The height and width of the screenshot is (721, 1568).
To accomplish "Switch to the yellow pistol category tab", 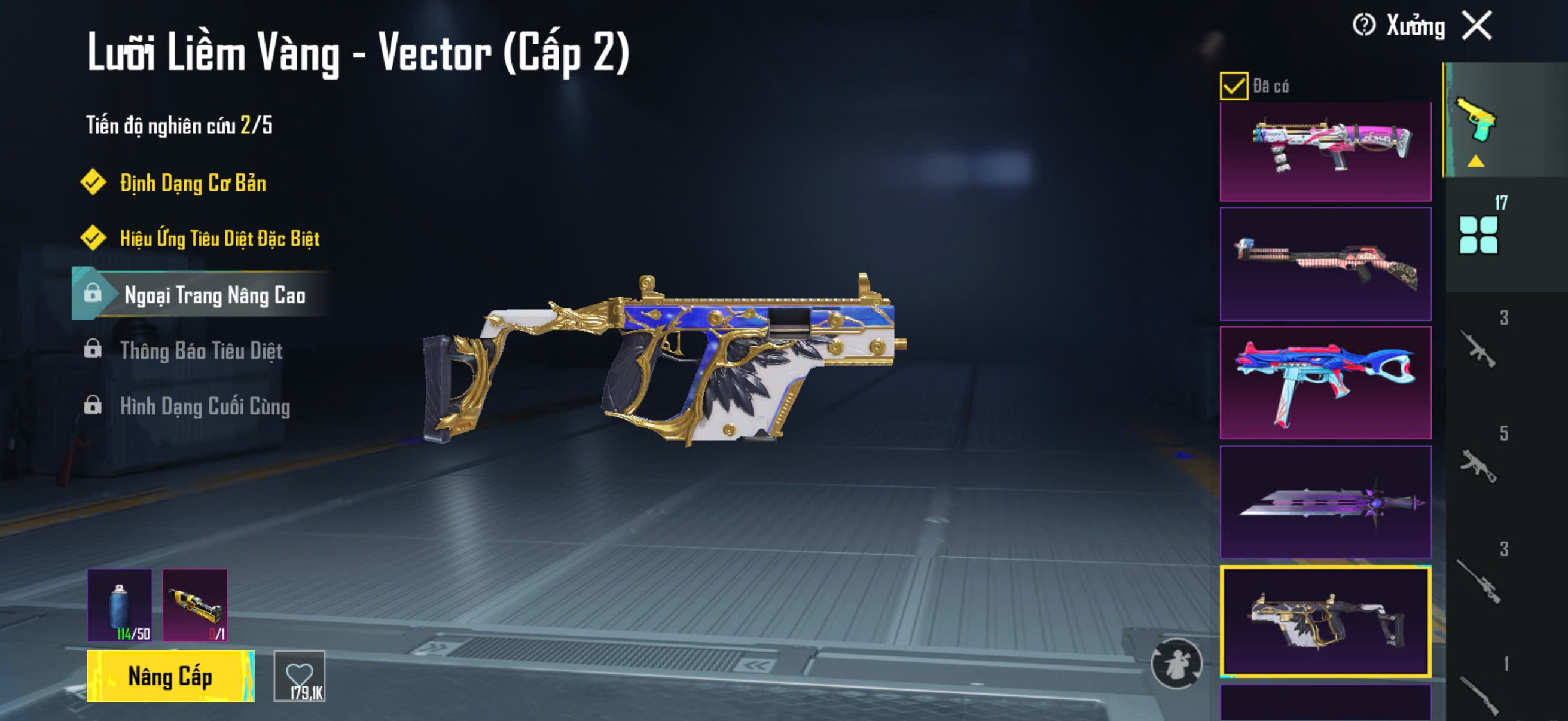I will point(1477,121).
